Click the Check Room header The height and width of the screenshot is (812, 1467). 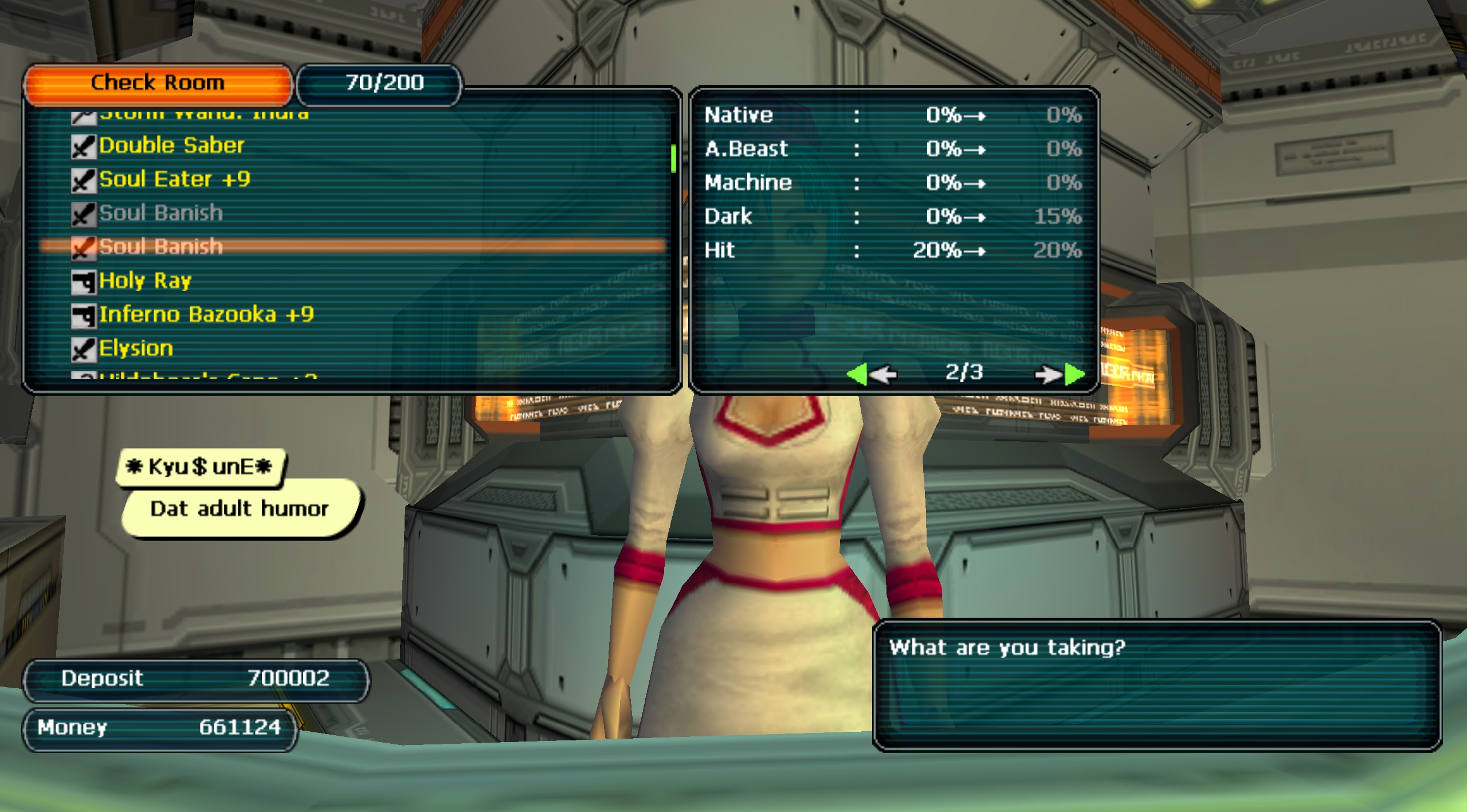pyautogui.click(x=158, y=84)
